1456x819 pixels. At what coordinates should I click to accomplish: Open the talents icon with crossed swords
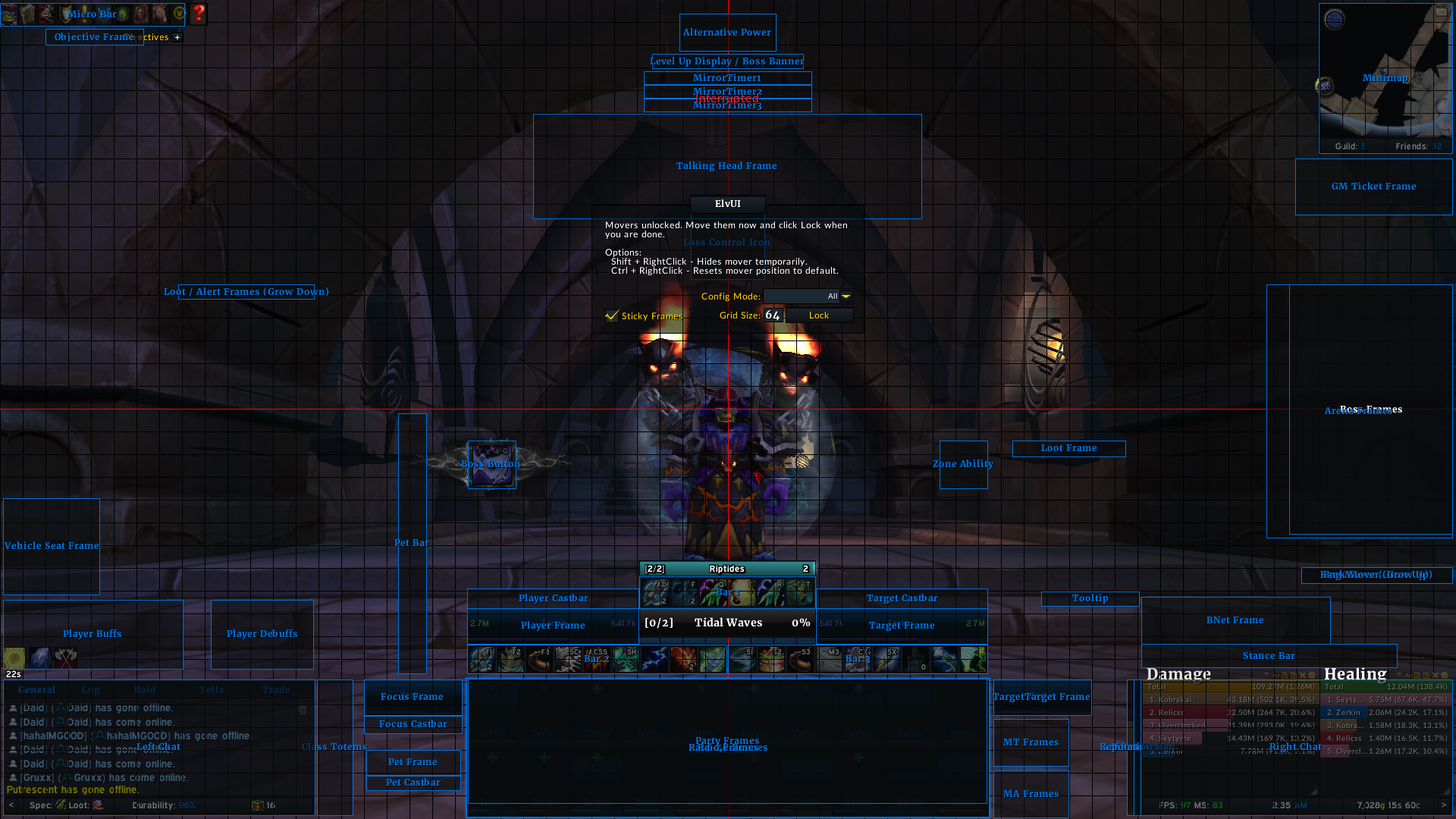click(46, 14)
